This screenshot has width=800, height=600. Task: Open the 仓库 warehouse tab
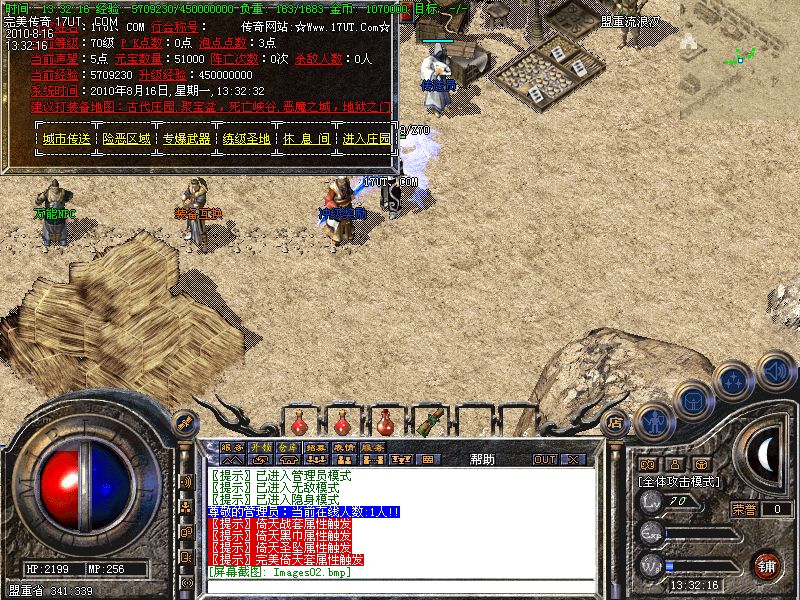[288, 447]
